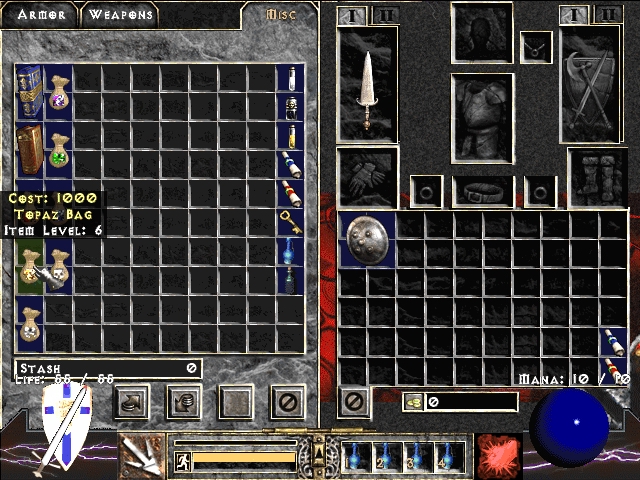This screenshot has height=480, width=640.
Task: Close the shop panel with the cancel button
Action: (288, 403)
